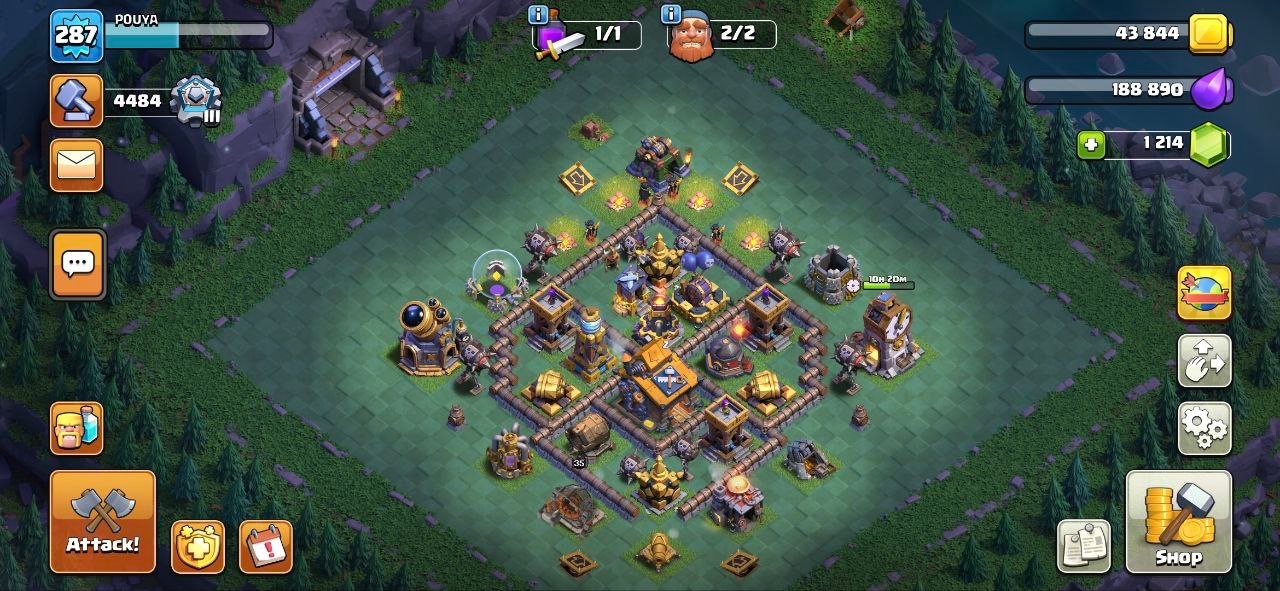Open the clipboard notes button
Screen dimensions: 1280x591
pos(1084,546)
